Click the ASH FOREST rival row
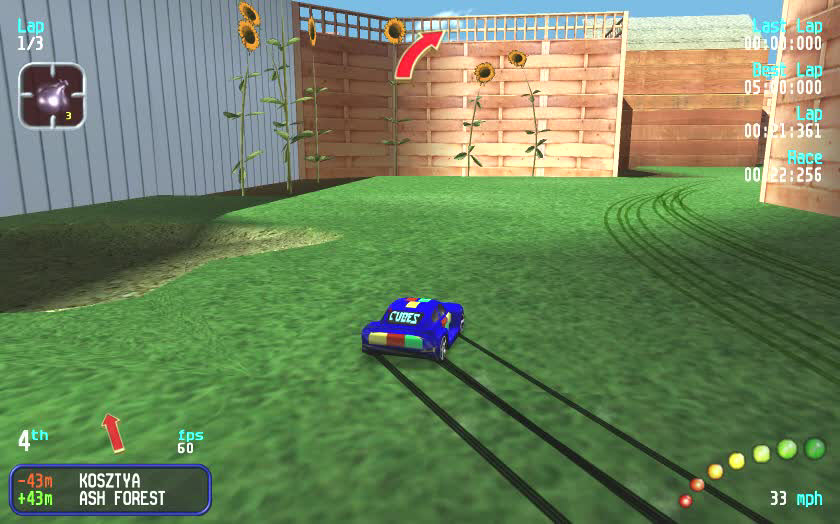 tap(110, 498)
